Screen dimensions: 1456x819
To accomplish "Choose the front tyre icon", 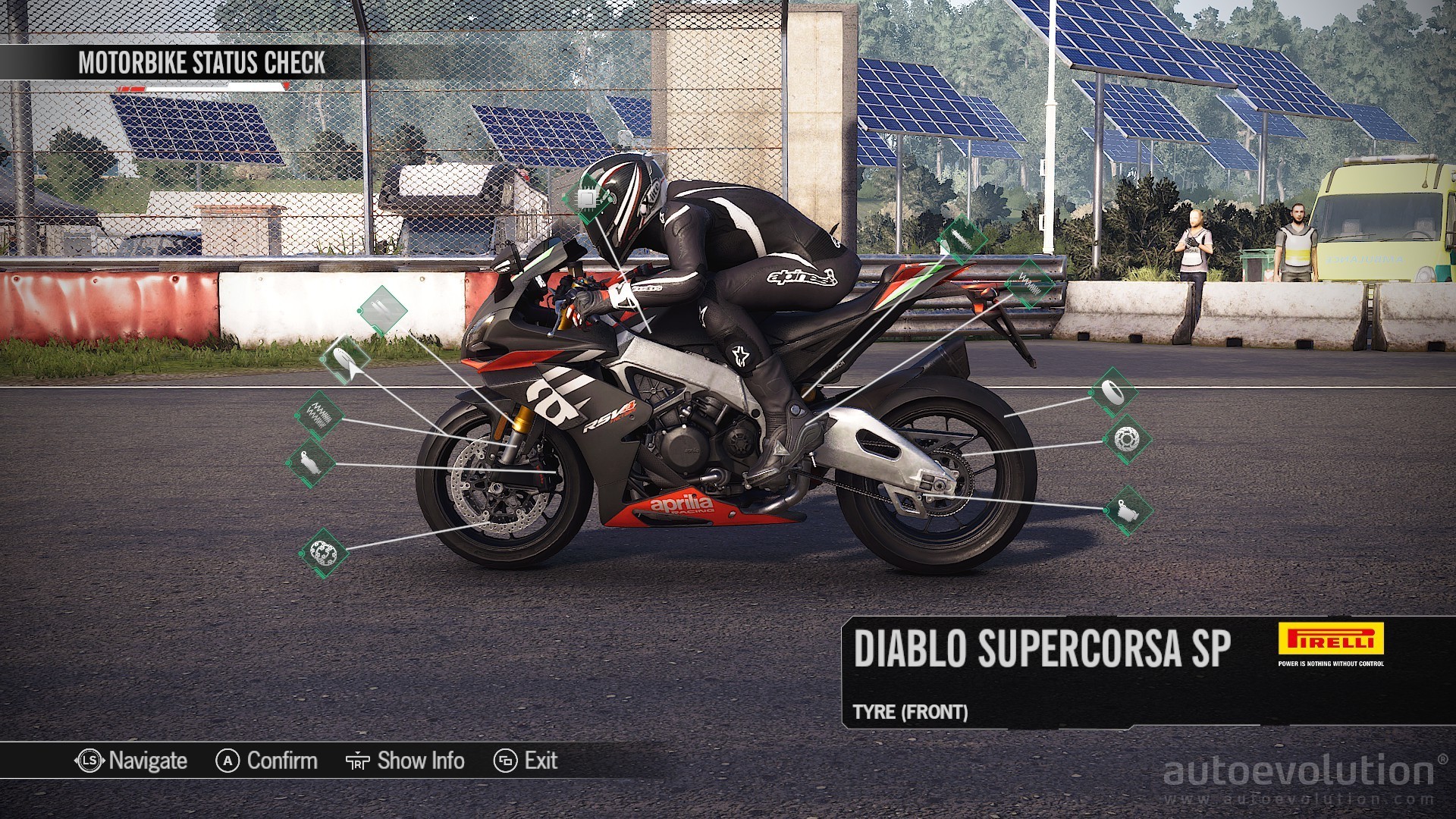I will point(344,359).
